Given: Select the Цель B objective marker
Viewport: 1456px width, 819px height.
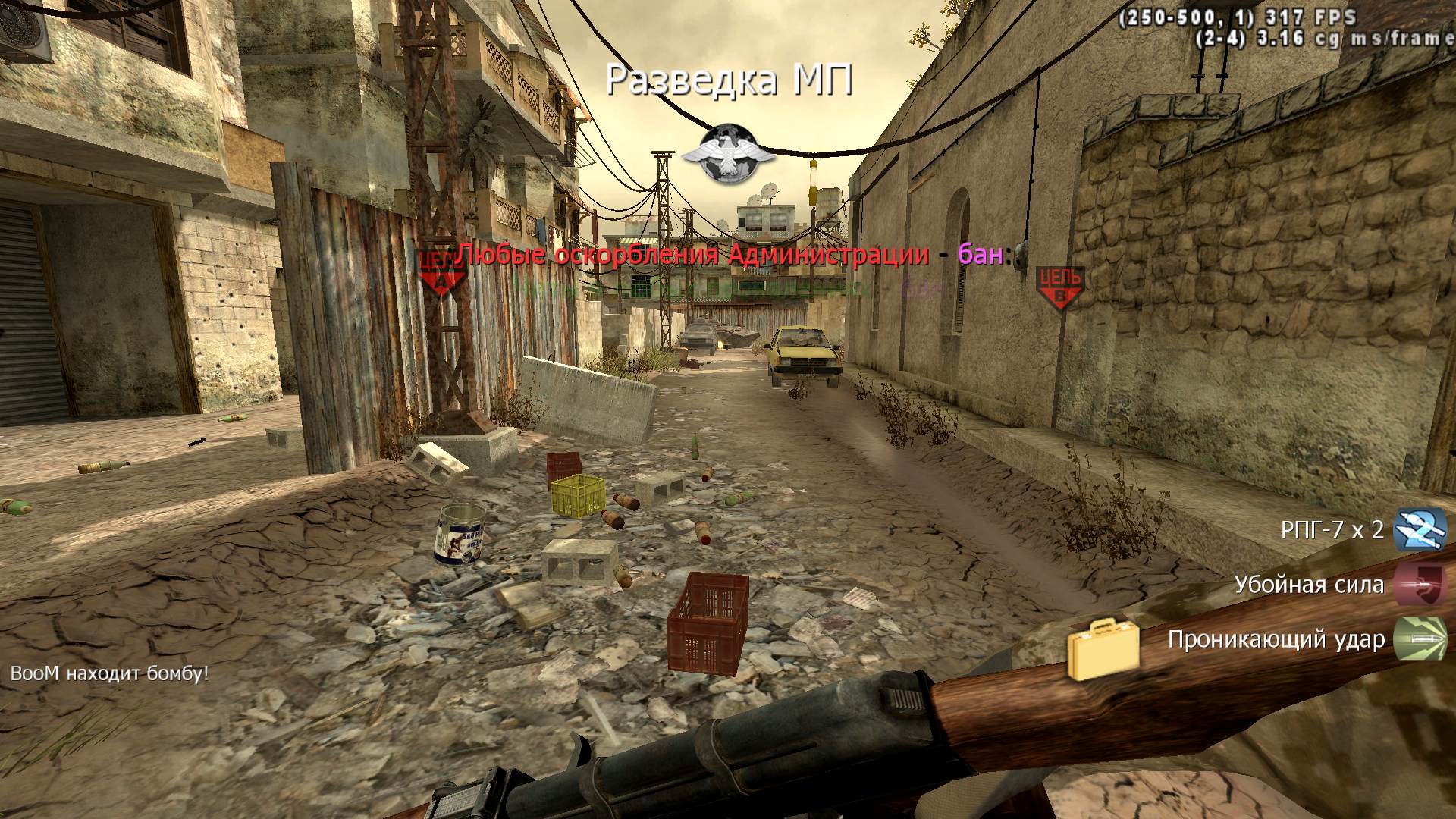Looking at the screenshot, I should (x=1060, y=287).
